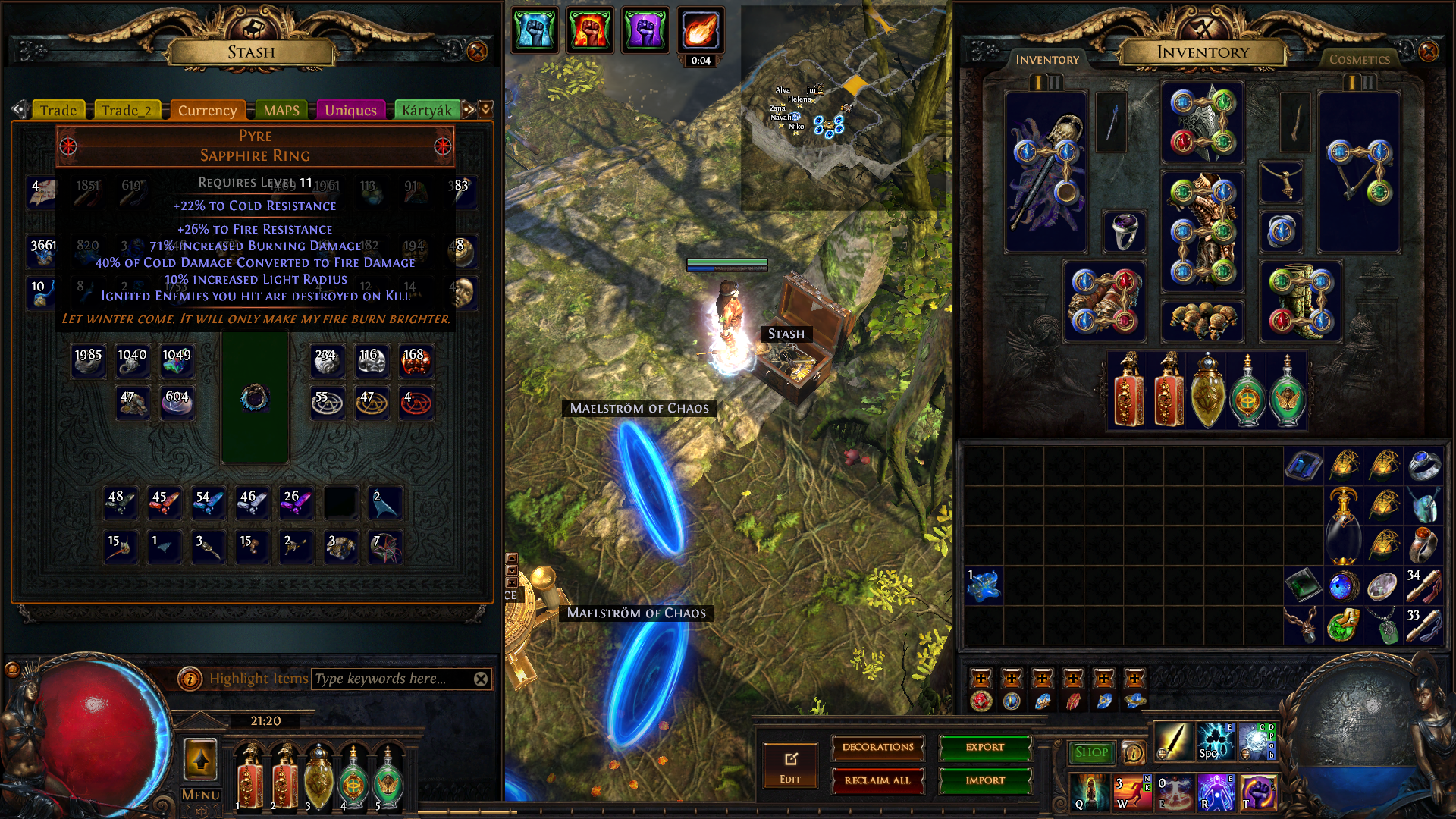Close the Inventory panel
Screen dimensions: 1456x819
click(x=1428, y=52)
